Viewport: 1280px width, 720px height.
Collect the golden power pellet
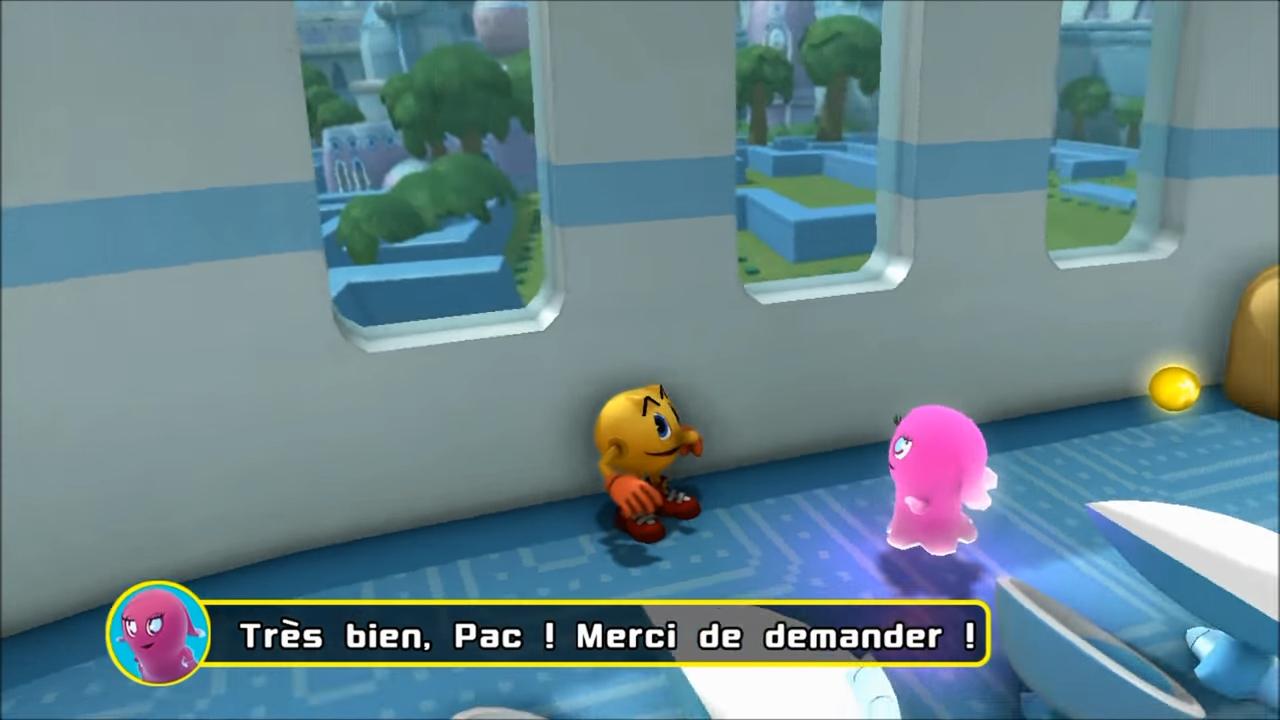pos(1173,390)
